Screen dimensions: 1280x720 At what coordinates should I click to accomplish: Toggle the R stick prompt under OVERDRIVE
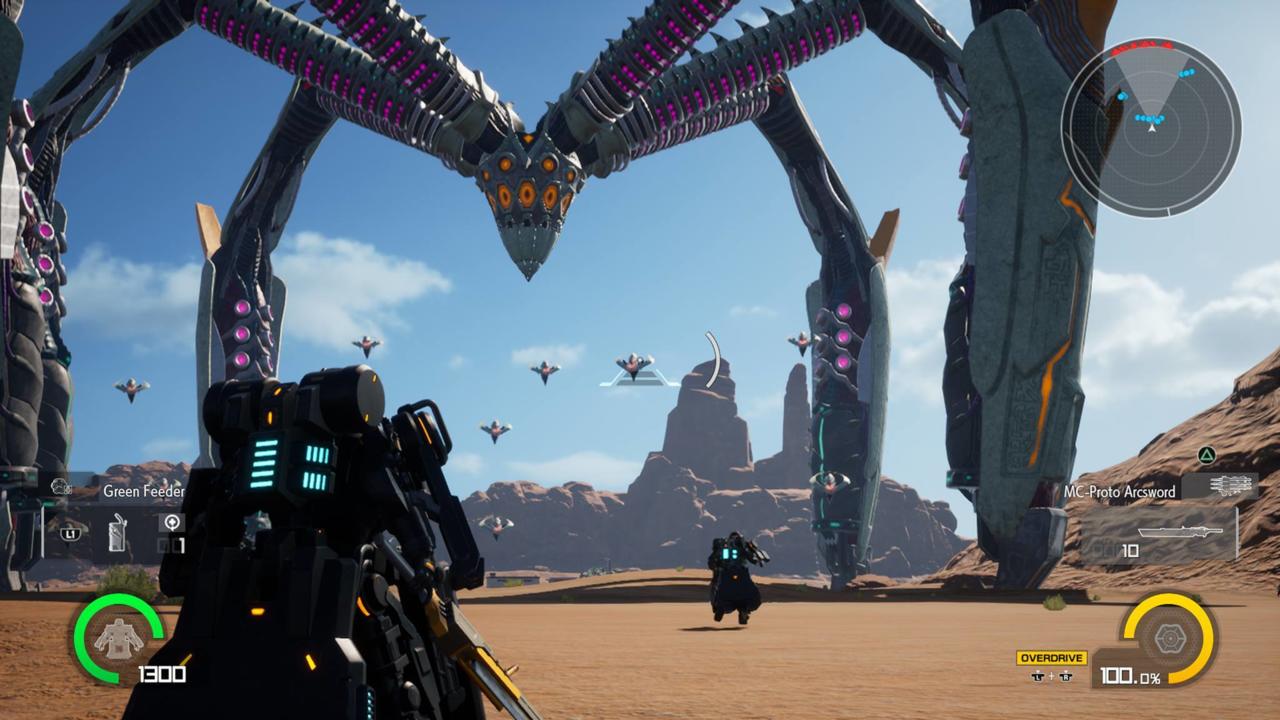coord(1065,677)
